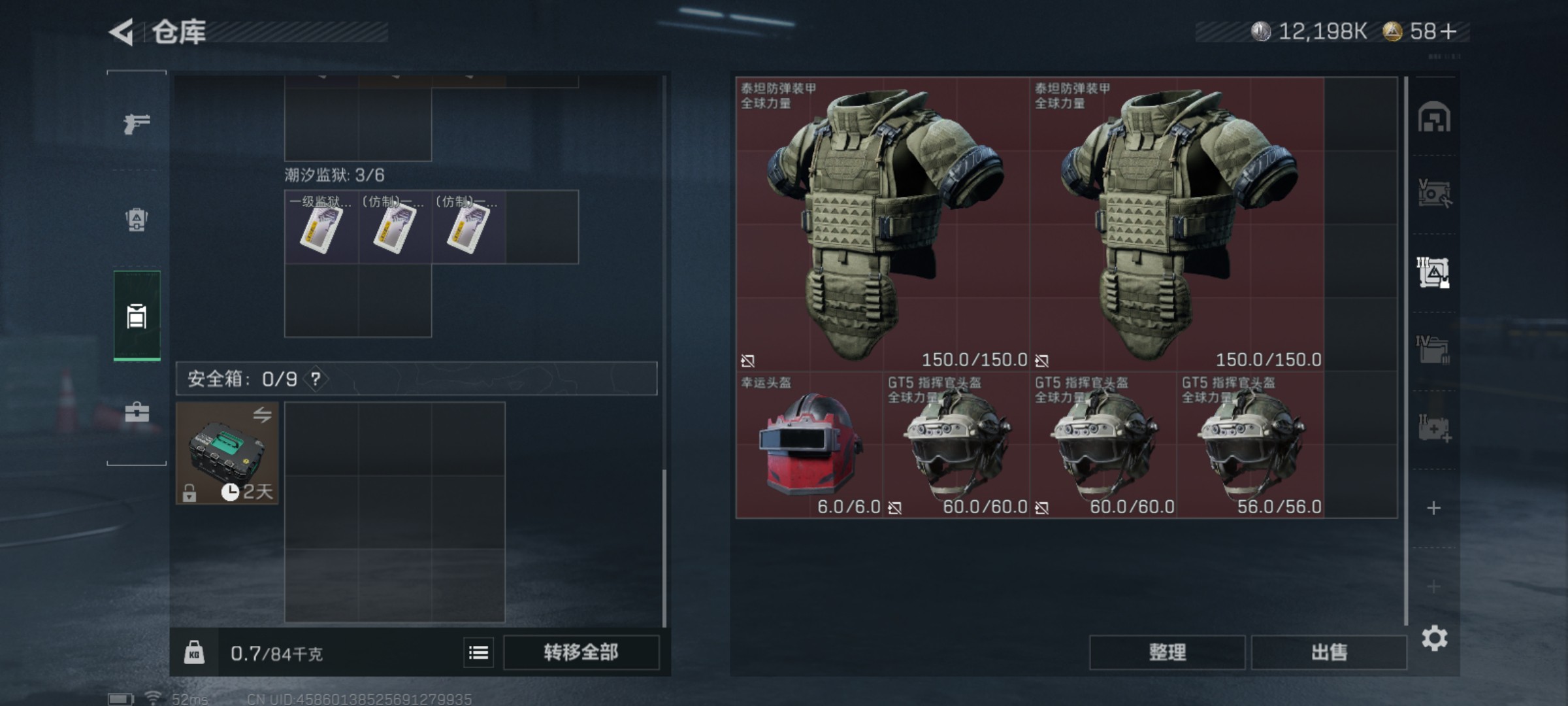Select the red 幸运头盔 helmet
Screen dimensions: 1568x706
pos(809,445)
